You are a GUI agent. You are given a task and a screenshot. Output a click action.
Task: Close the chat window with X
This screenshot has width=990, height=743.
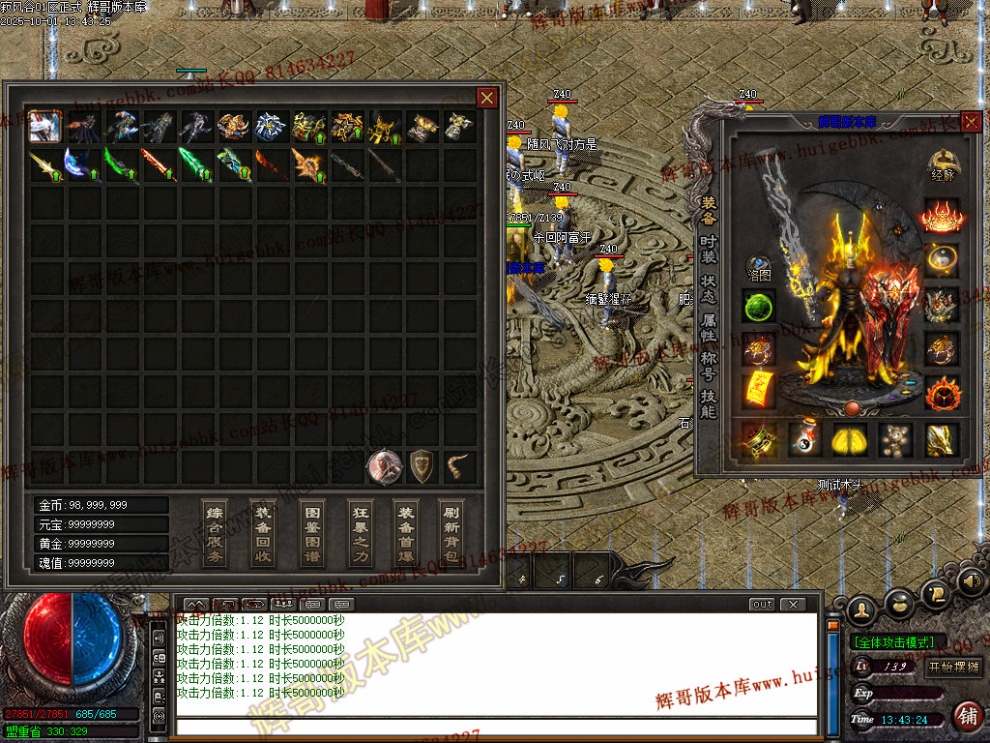[x=792, y=604]
